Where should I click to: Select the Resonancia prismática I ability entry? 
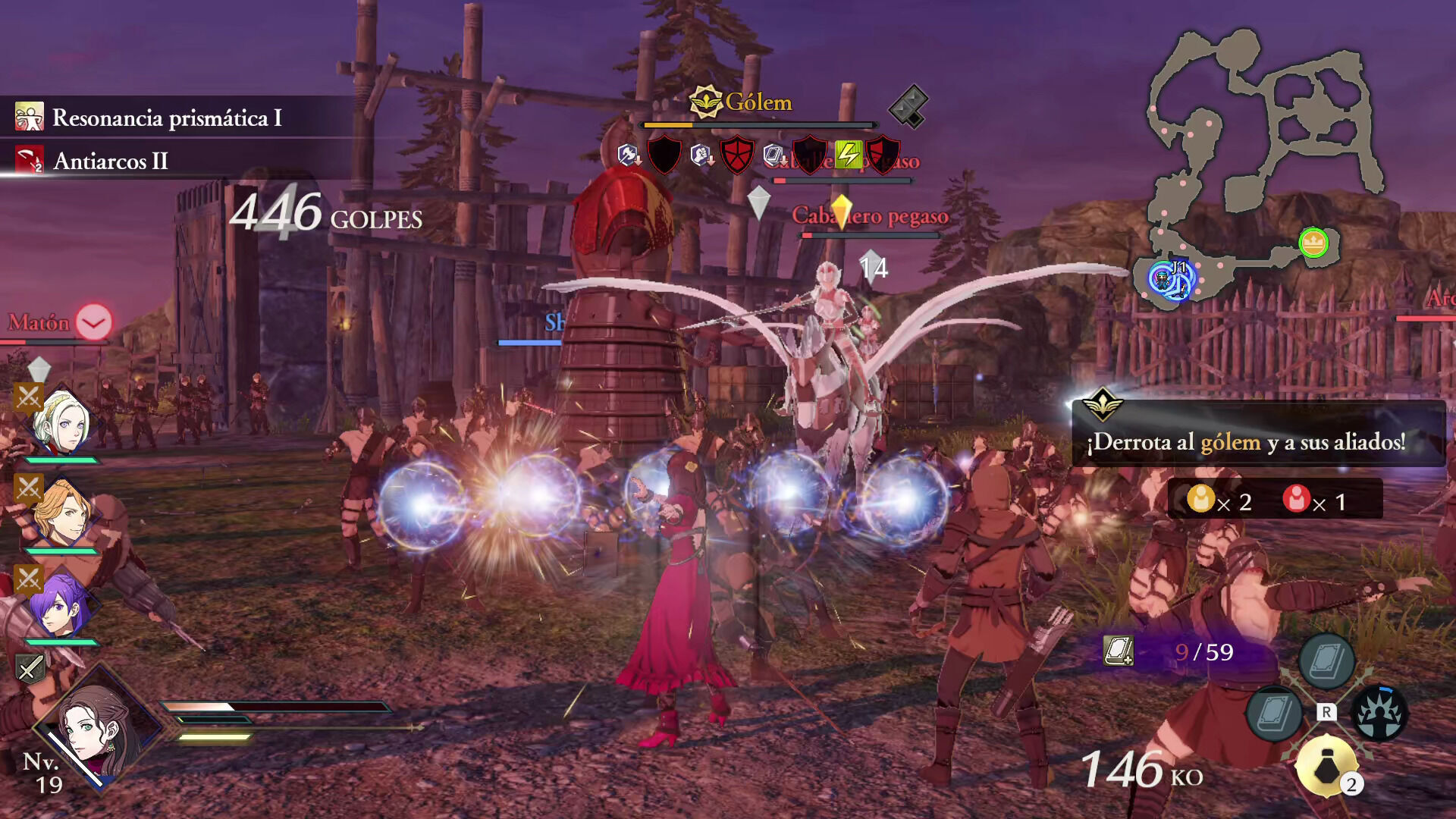[x=167, y=118]
